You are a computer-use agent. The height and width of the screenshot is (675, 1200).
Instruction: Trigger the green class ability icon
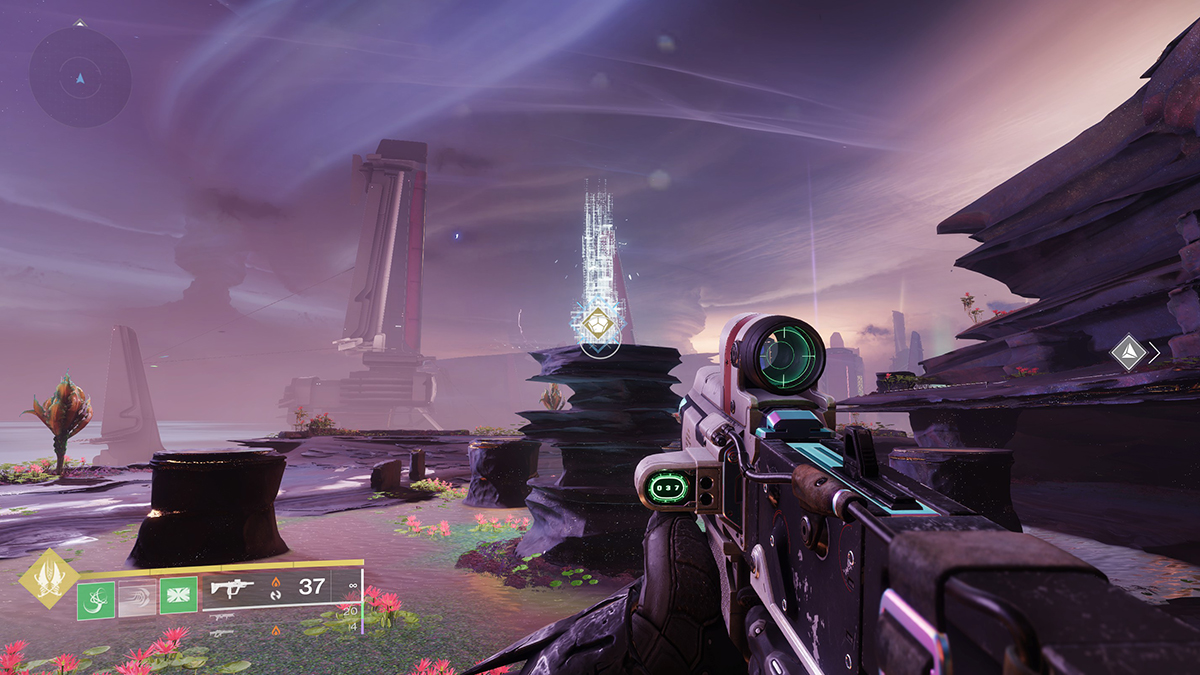pos(178,597)
